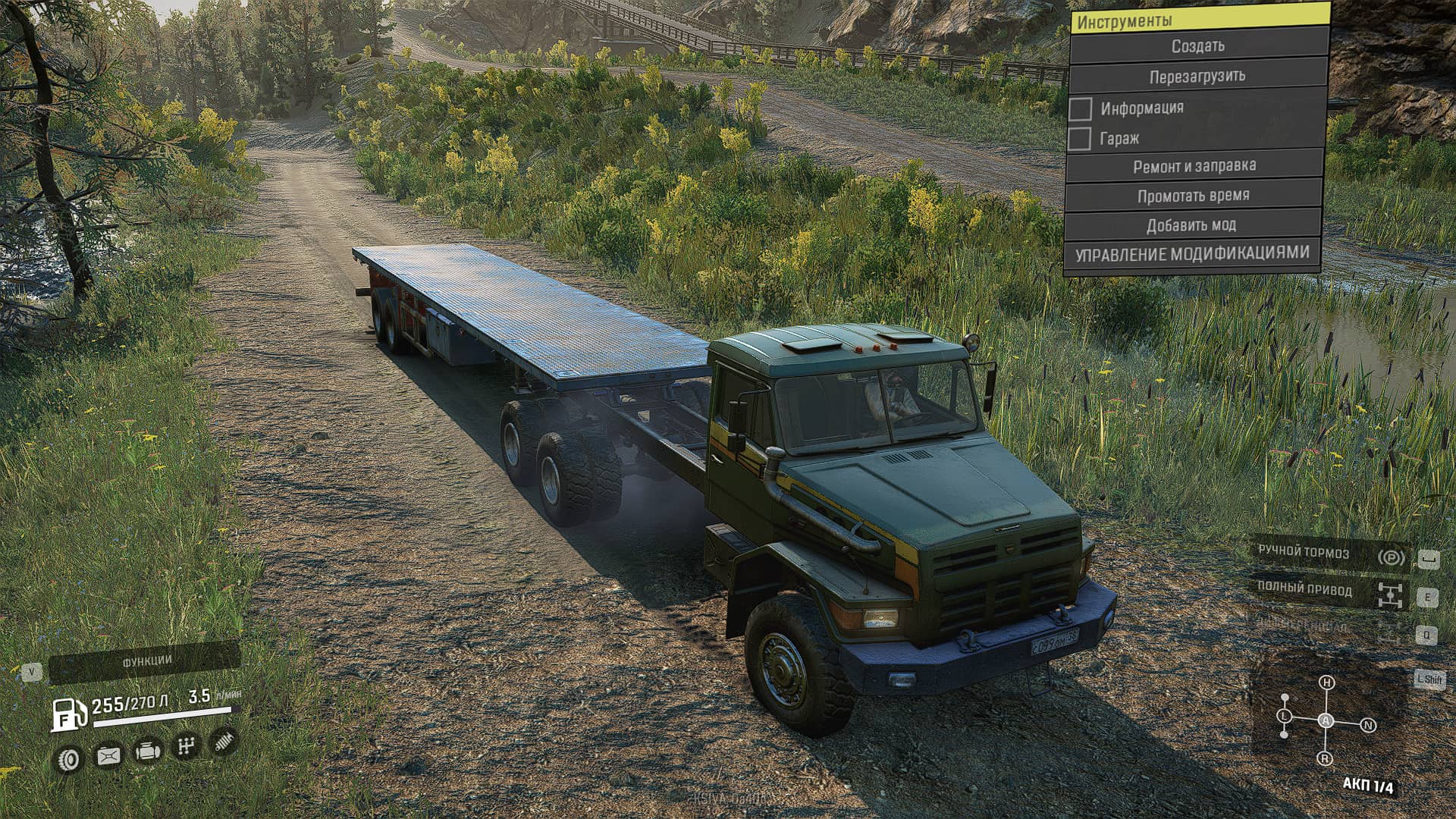Check the engine damage icon
The height and width of the screenshot is (819, 1456).
(147, 752)
